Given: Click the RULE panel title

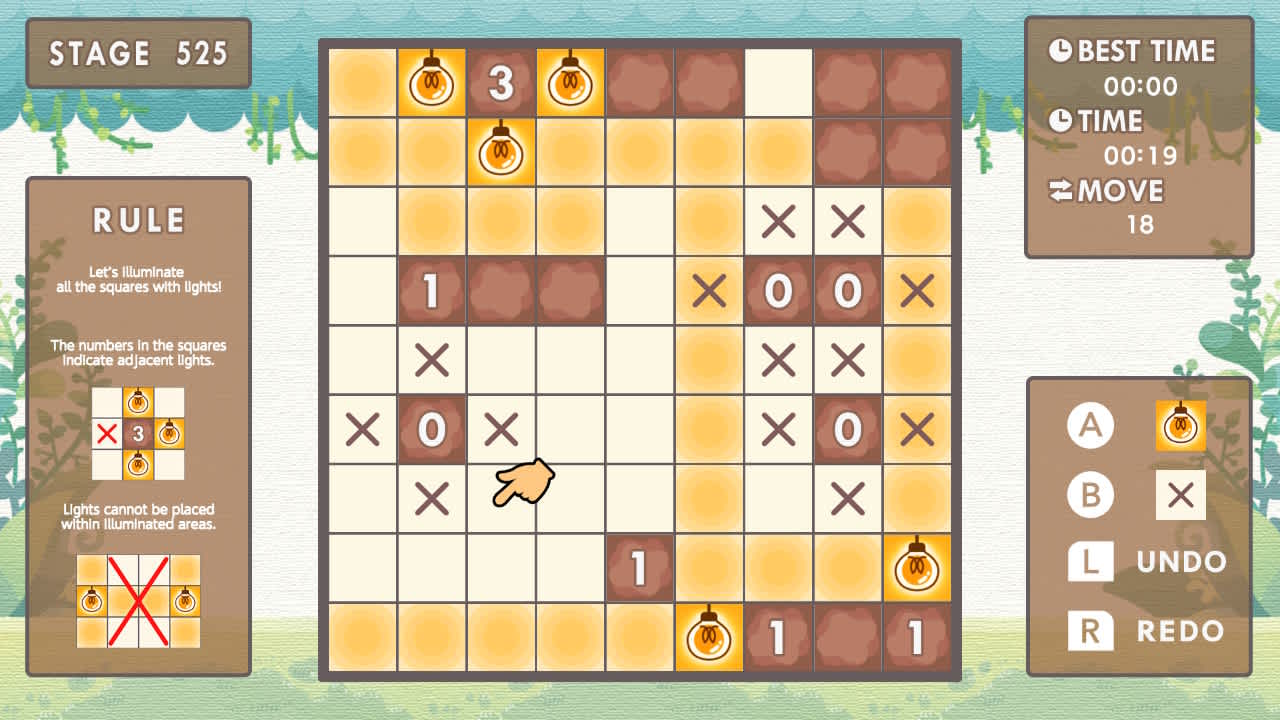Looking at the screenshot, I should click(x=138, y=220).
